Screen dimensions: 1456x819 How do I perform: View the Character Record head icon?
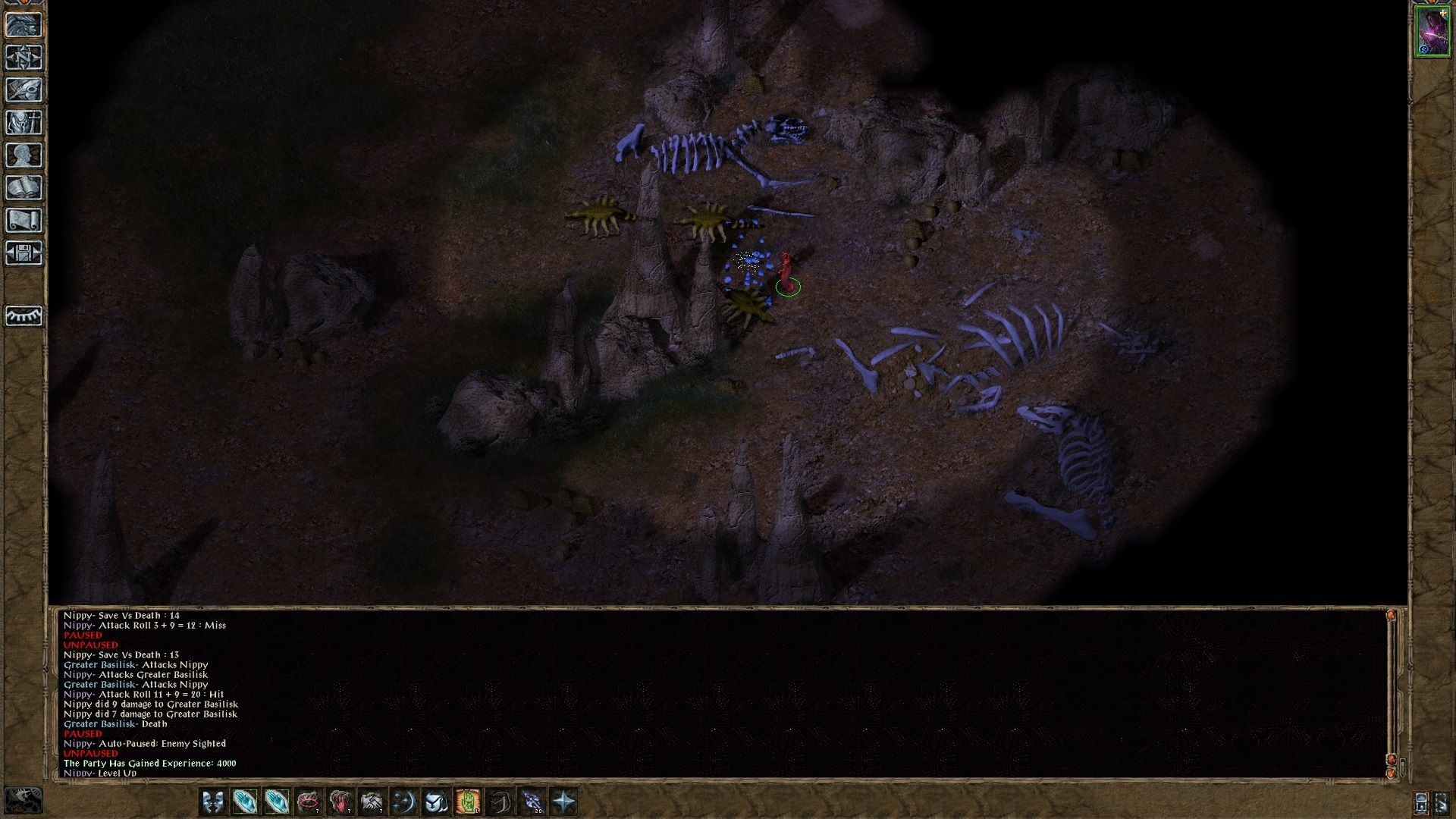pos(24,155)
